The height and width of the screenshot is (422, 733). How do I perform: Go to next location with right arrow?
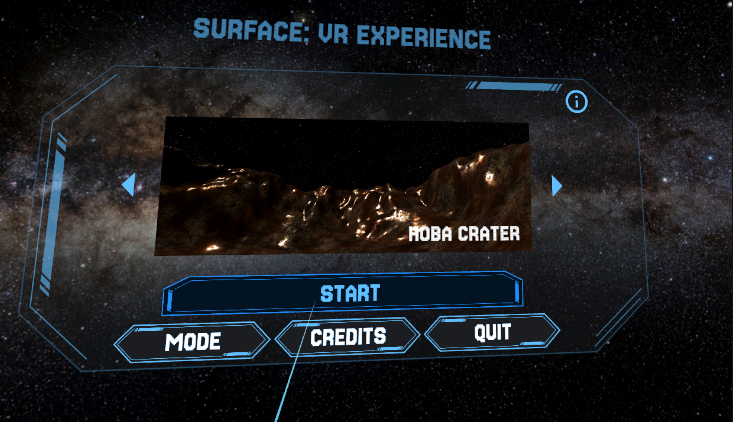(x=557, y=186)
